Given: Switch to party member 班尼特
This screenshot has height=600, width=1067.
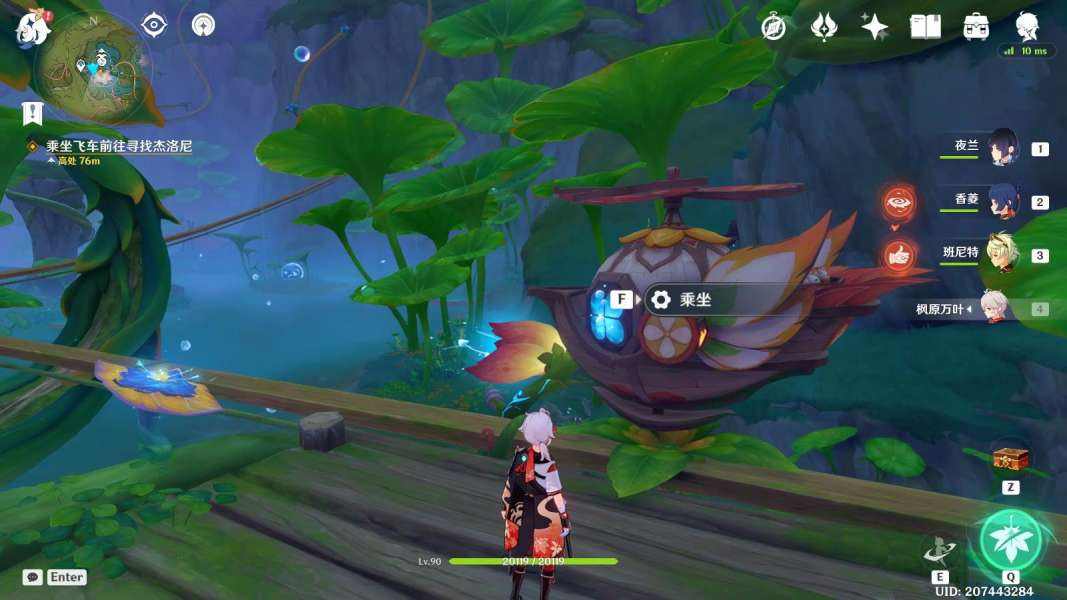Looking at the screenshot, I should 1003,254.
